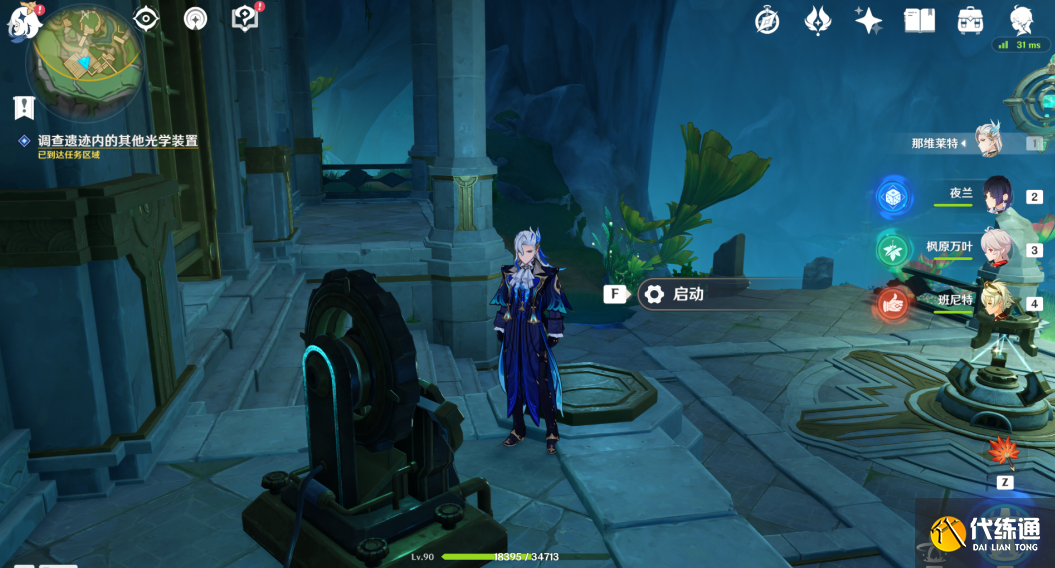The image size is (1055, 568).
Task: Trigger 班尼特's red thumbs-up burst icon
Action: (x=892, y=302)
